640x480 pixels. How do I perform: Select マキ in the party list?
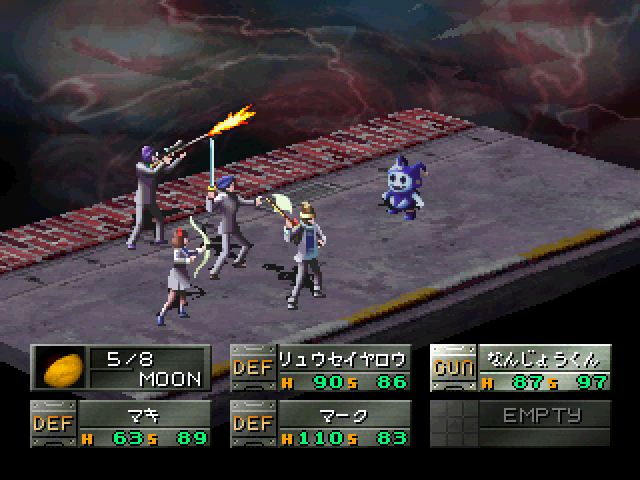(x=120, y=424)
